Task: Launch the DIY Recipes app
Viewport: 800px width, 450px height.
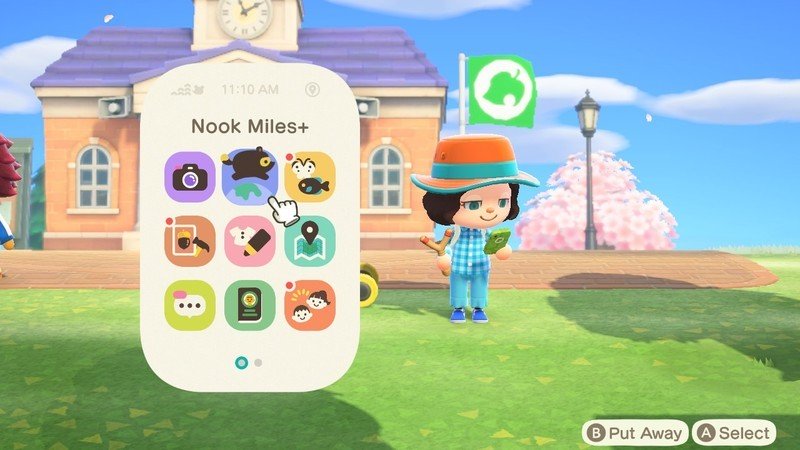Action: coord(190,241)
